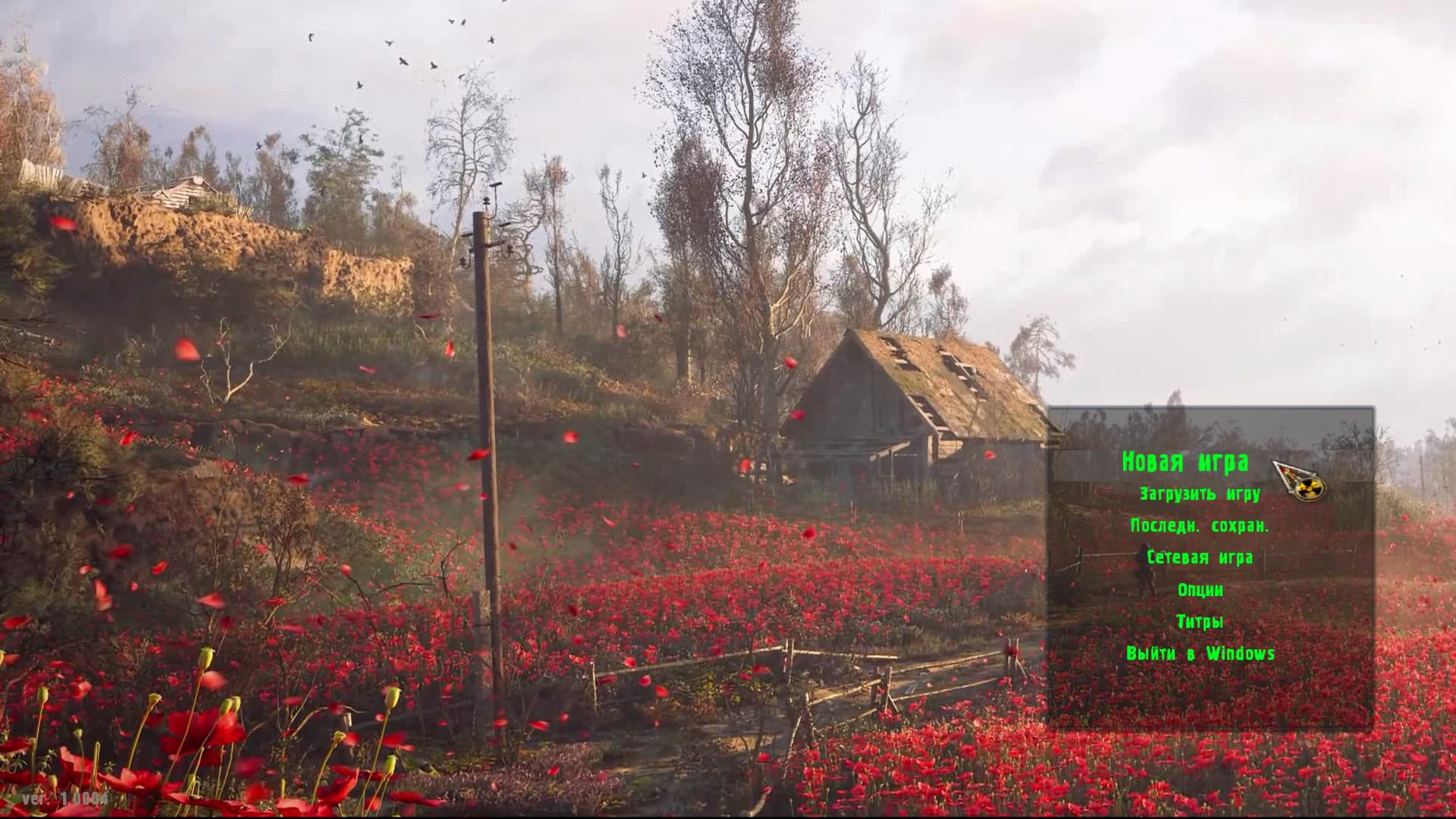Quit to desktop using Выйти в Windows
Screen dimensions: 1456x819
pos(1200,652)
